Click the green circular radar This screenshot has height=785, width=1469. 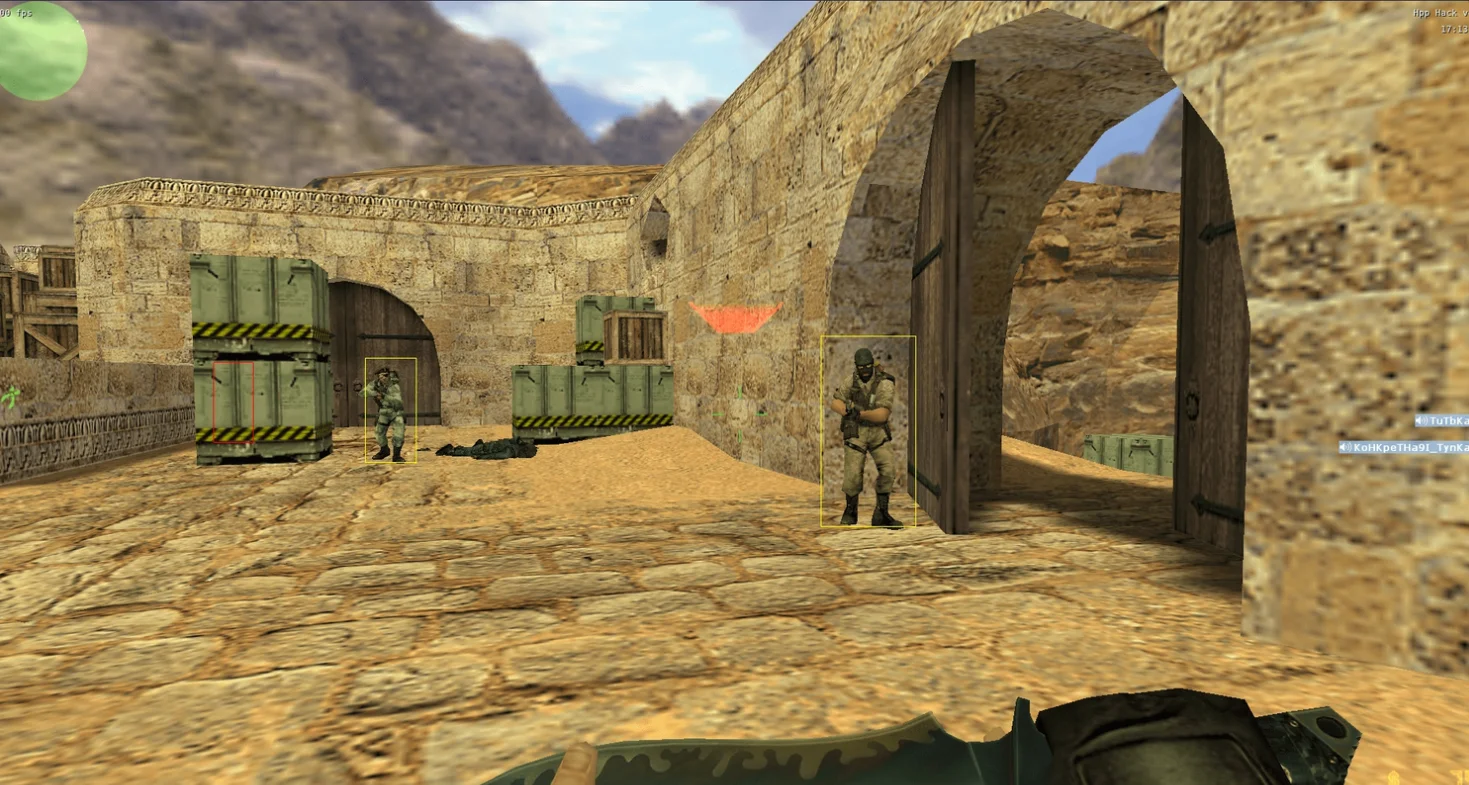(42, 50)
